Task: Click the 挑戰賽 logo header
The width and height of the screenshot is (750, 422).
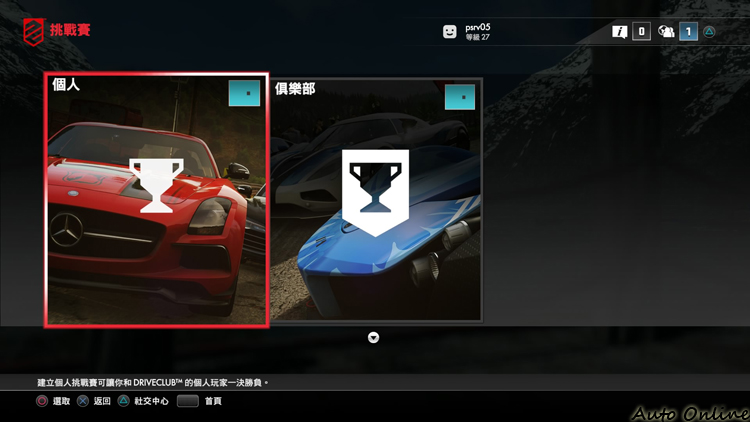Action: pyautogui.click(x=57, y=31)
